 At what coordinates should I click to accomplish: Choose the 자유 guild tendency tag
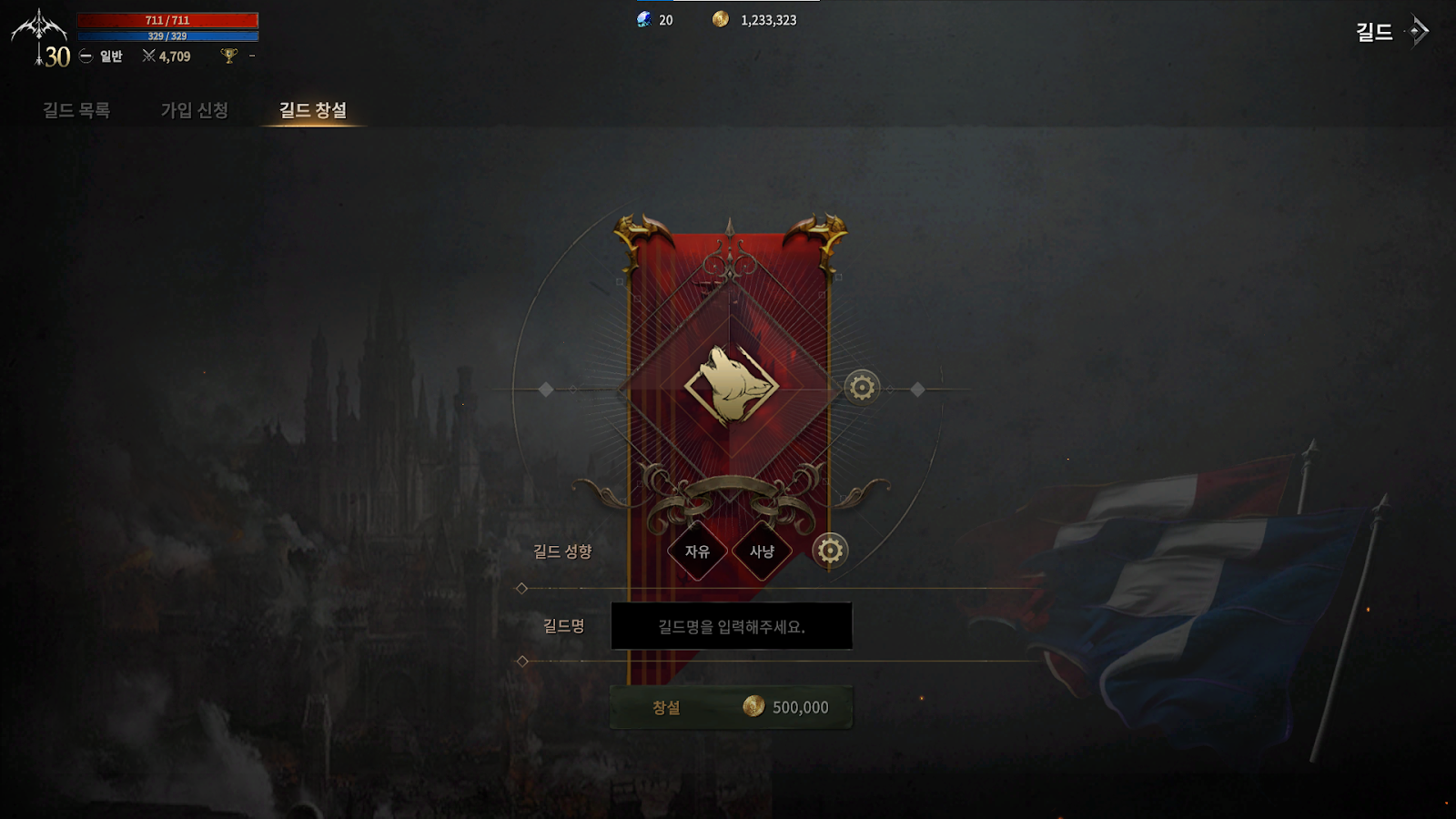coord(697,551)
